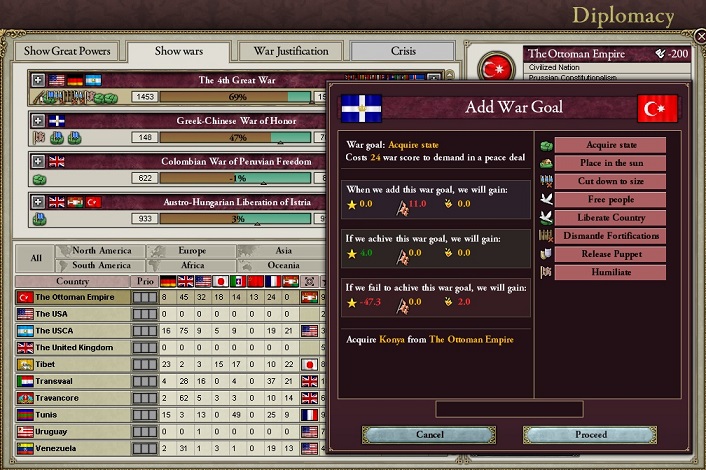706x470 pixels.
Task: Filter countries by North America
Action: (101, 251)
